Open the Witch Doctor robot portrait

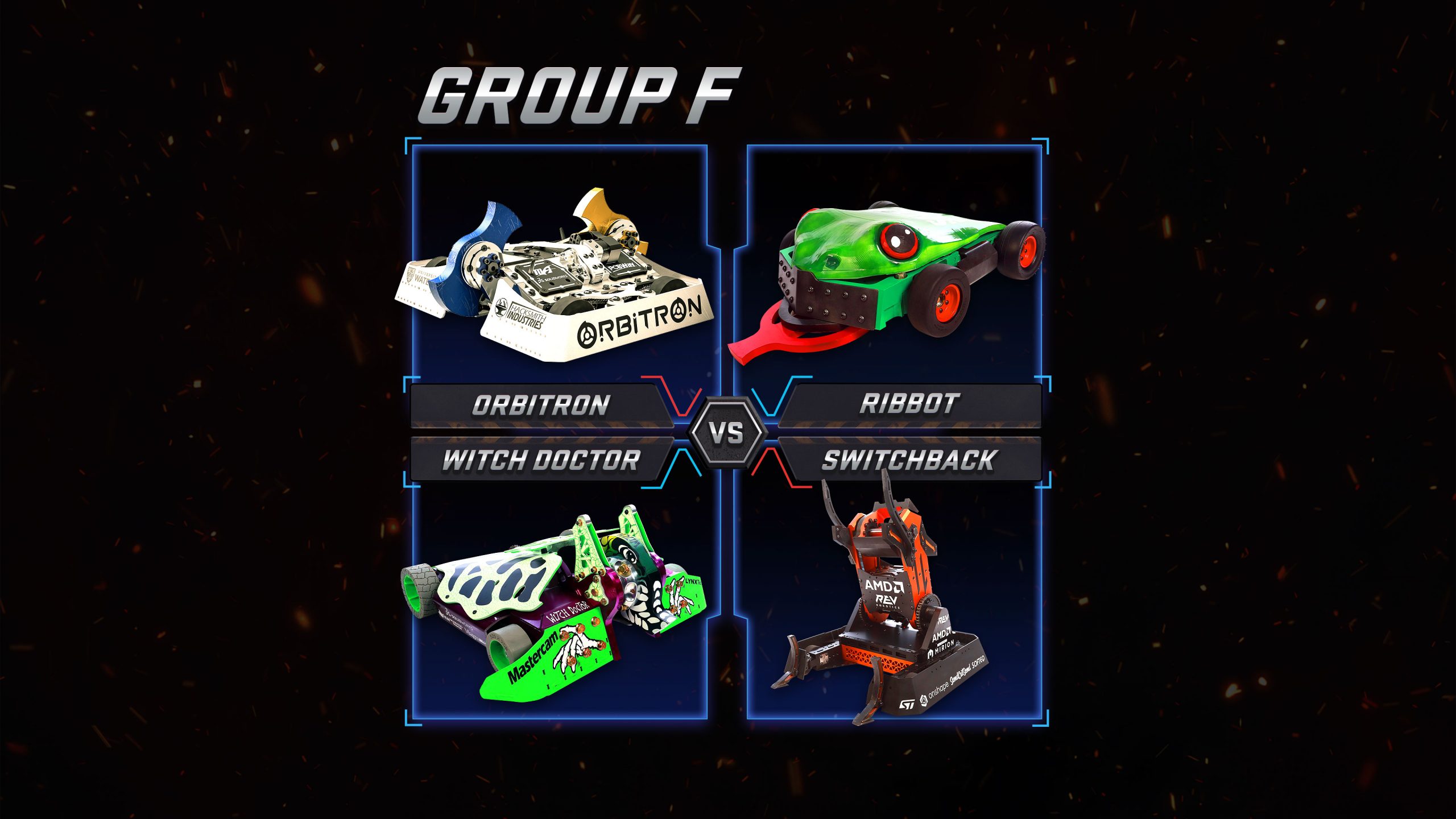pyautogui.click(x=555, y=603)
